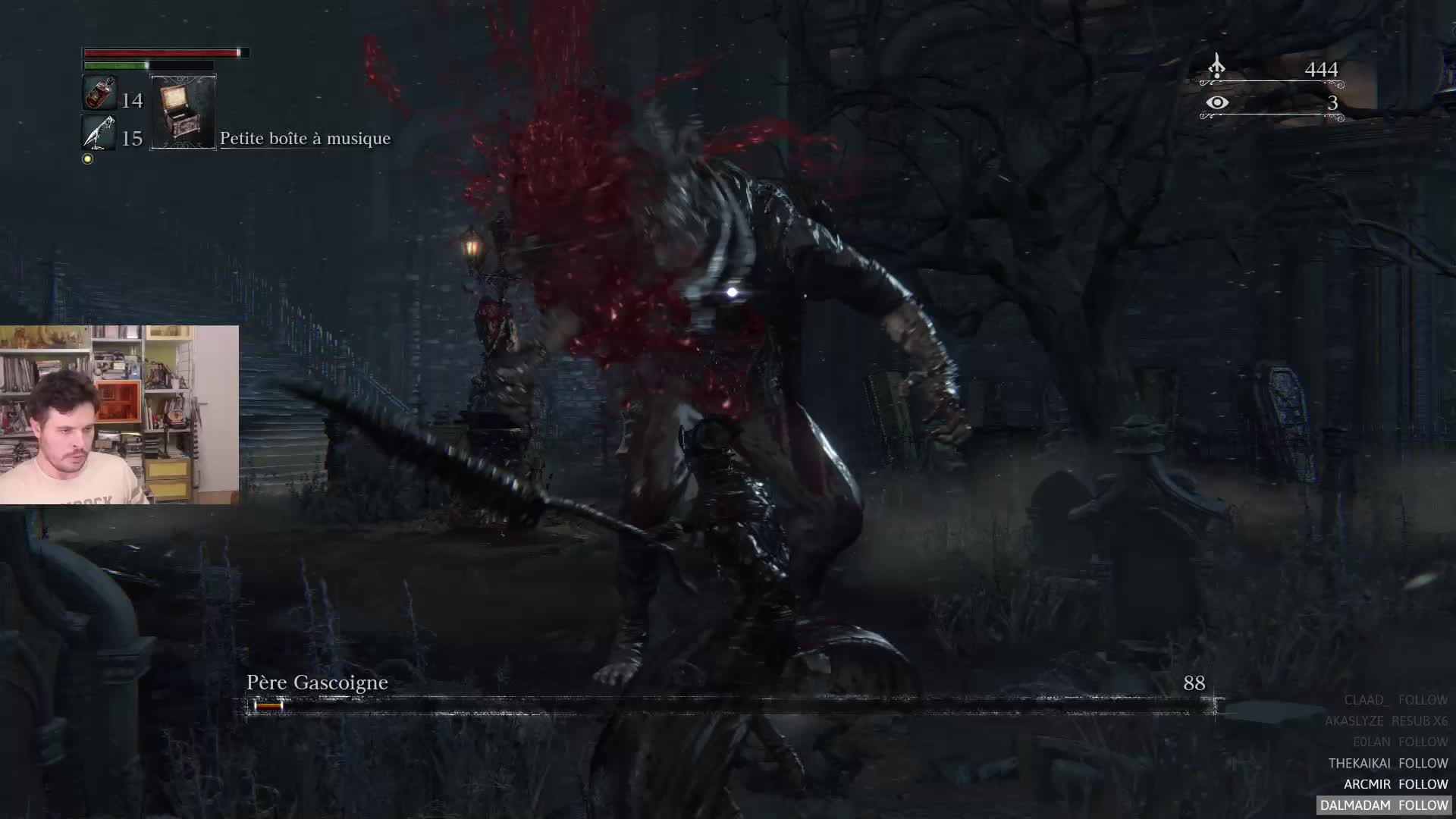Click the DALMADAM follow notification
Screen dimensions: 1456x819
[x=1384, y=805]
